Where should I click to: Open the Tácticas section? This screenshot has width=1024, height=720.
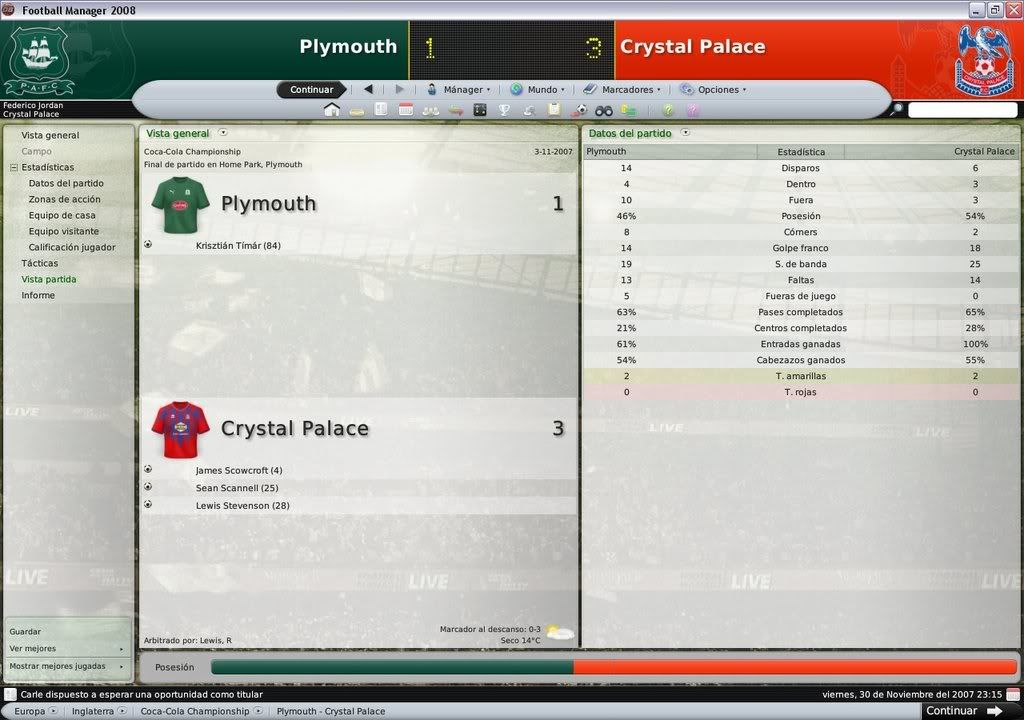pyautogui.click(x=40, y=263)
